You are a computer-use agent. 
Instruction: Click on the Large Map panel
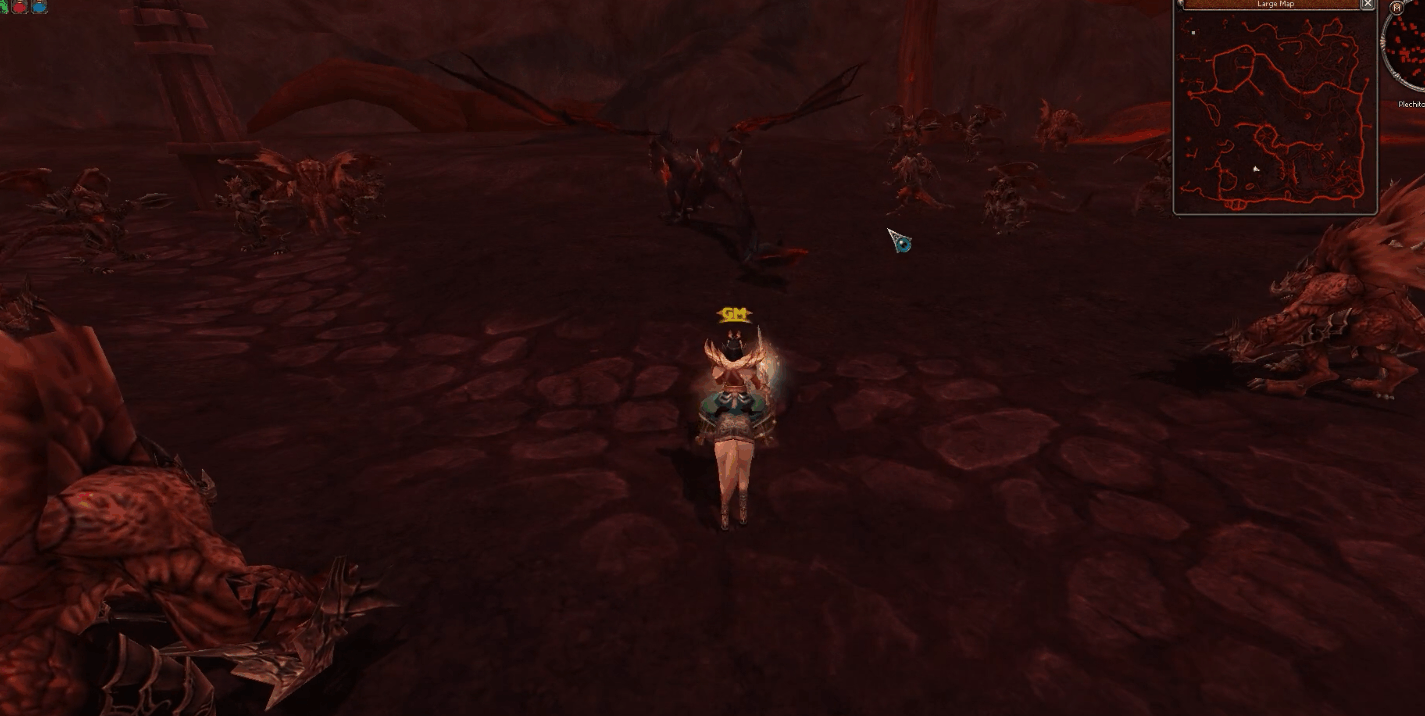click(x=1274, y=112)
